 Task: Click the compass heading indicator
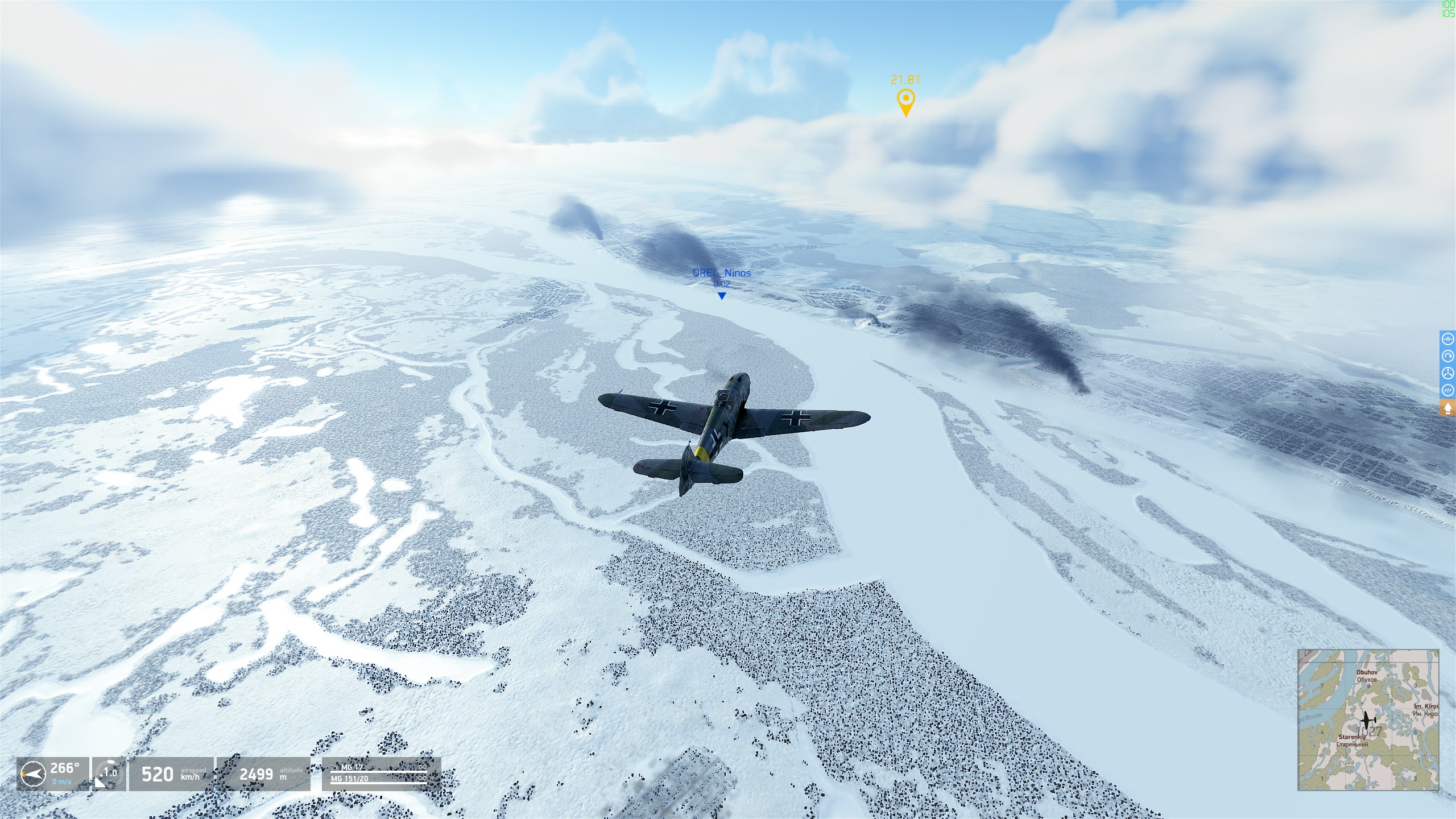tap(33, 773)
